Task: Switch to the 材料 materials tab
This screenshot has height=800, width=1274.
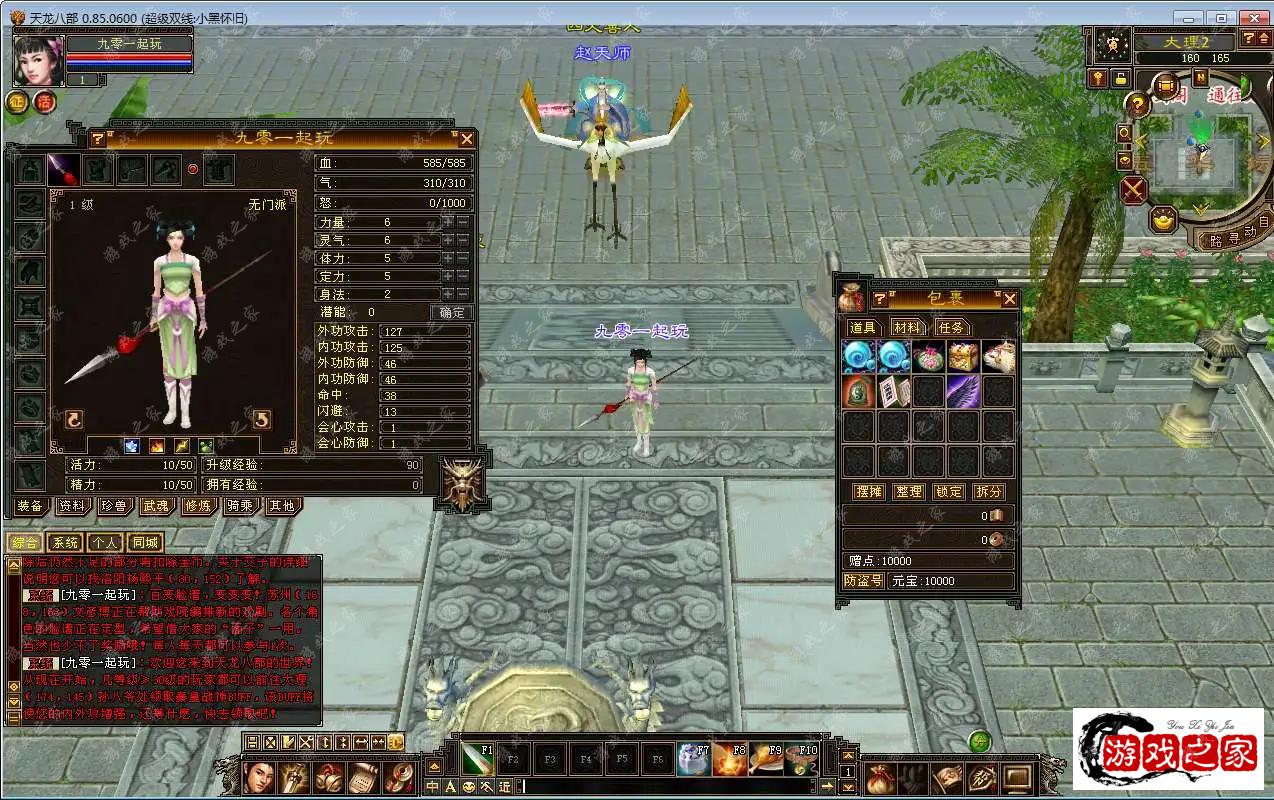Action: click(x=908, y=327)
